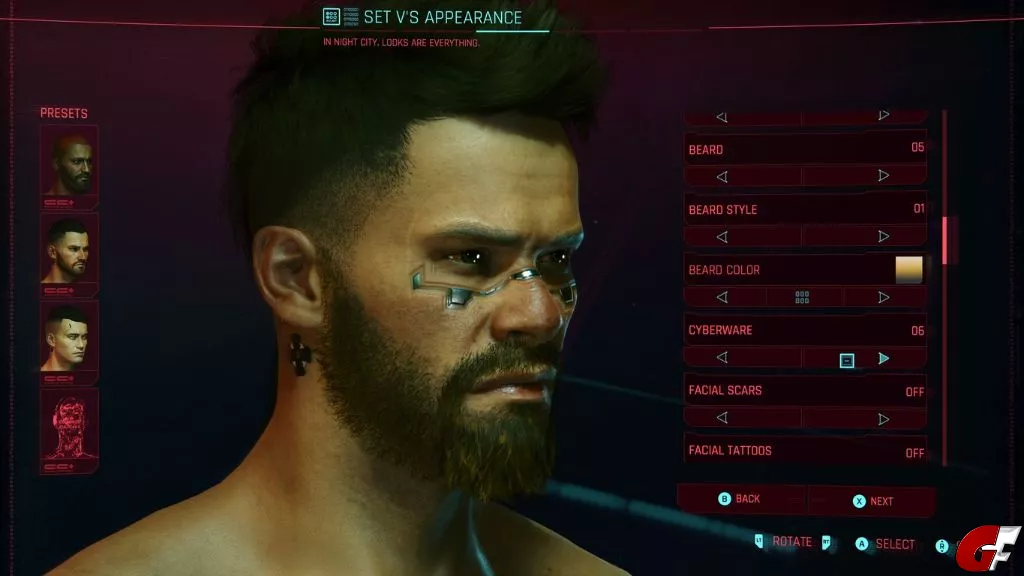Open the Beard Color palette grid
The width and height of the screenshot is (1024, 576).
(802, 297)
